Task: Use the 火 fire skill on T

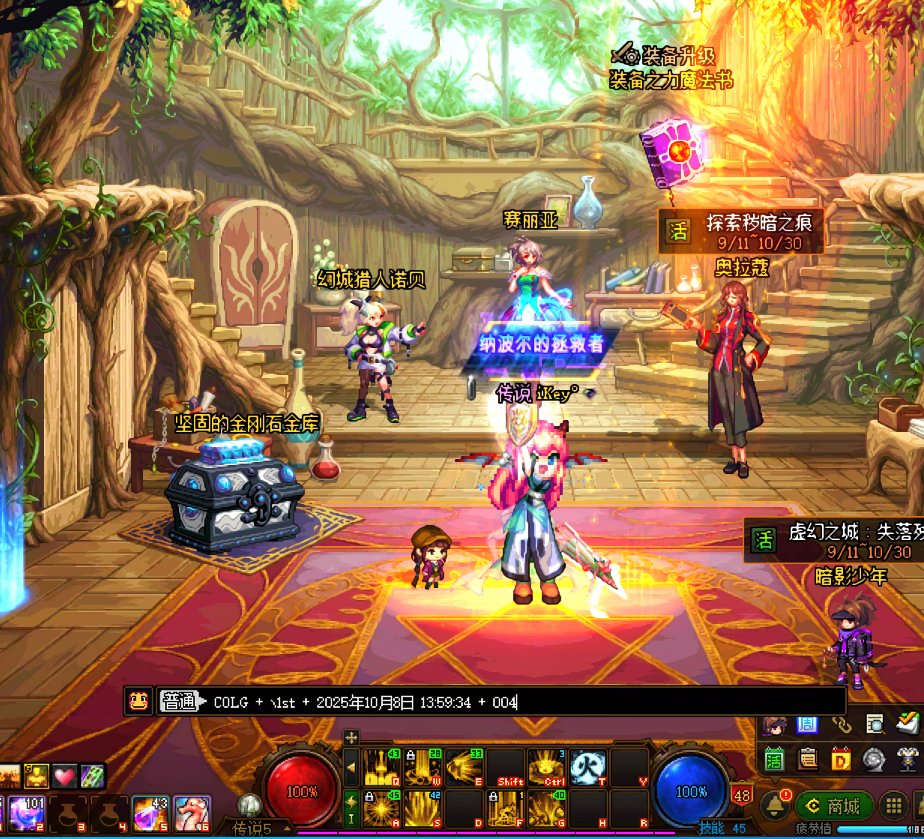Action: 587,767
